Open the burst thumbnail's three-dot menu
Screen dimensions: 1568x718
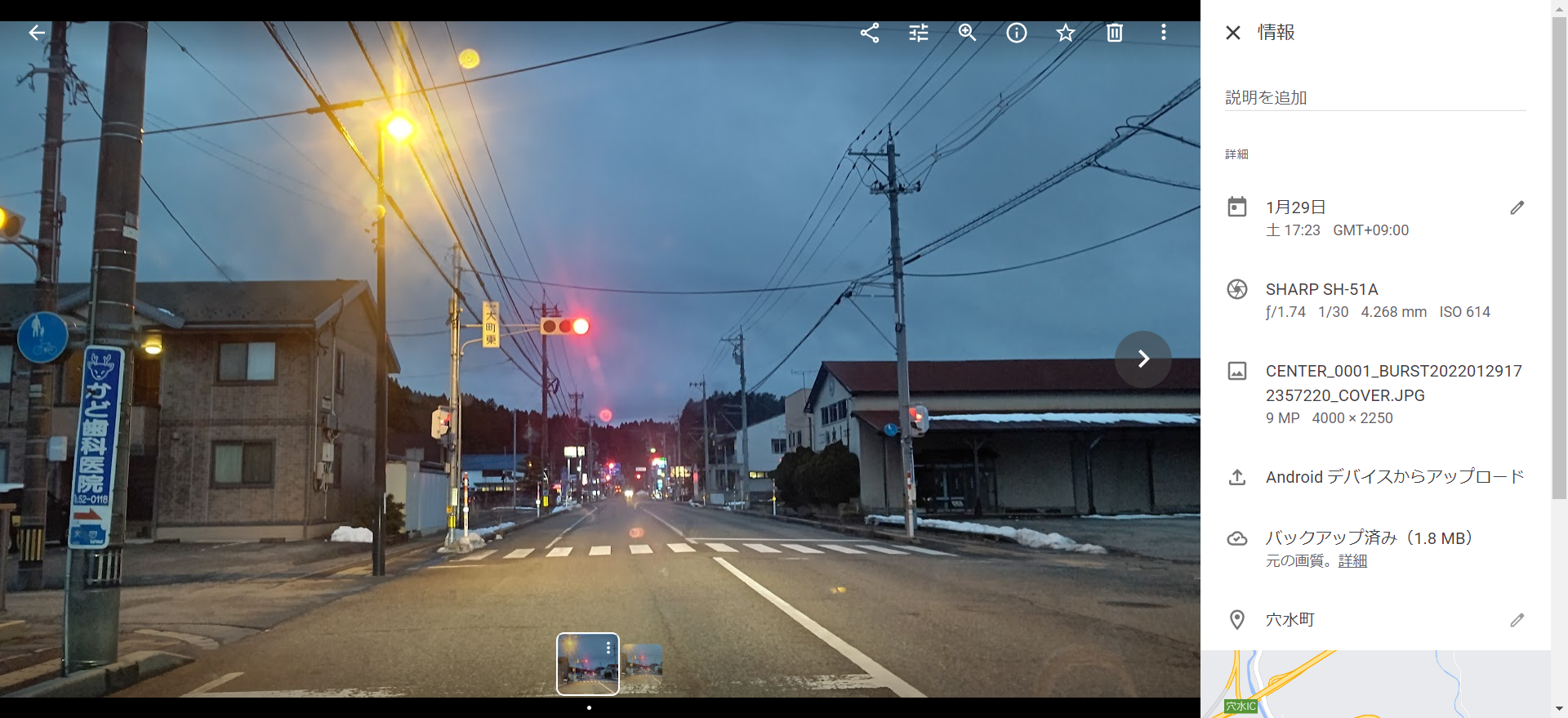[608, 648]
